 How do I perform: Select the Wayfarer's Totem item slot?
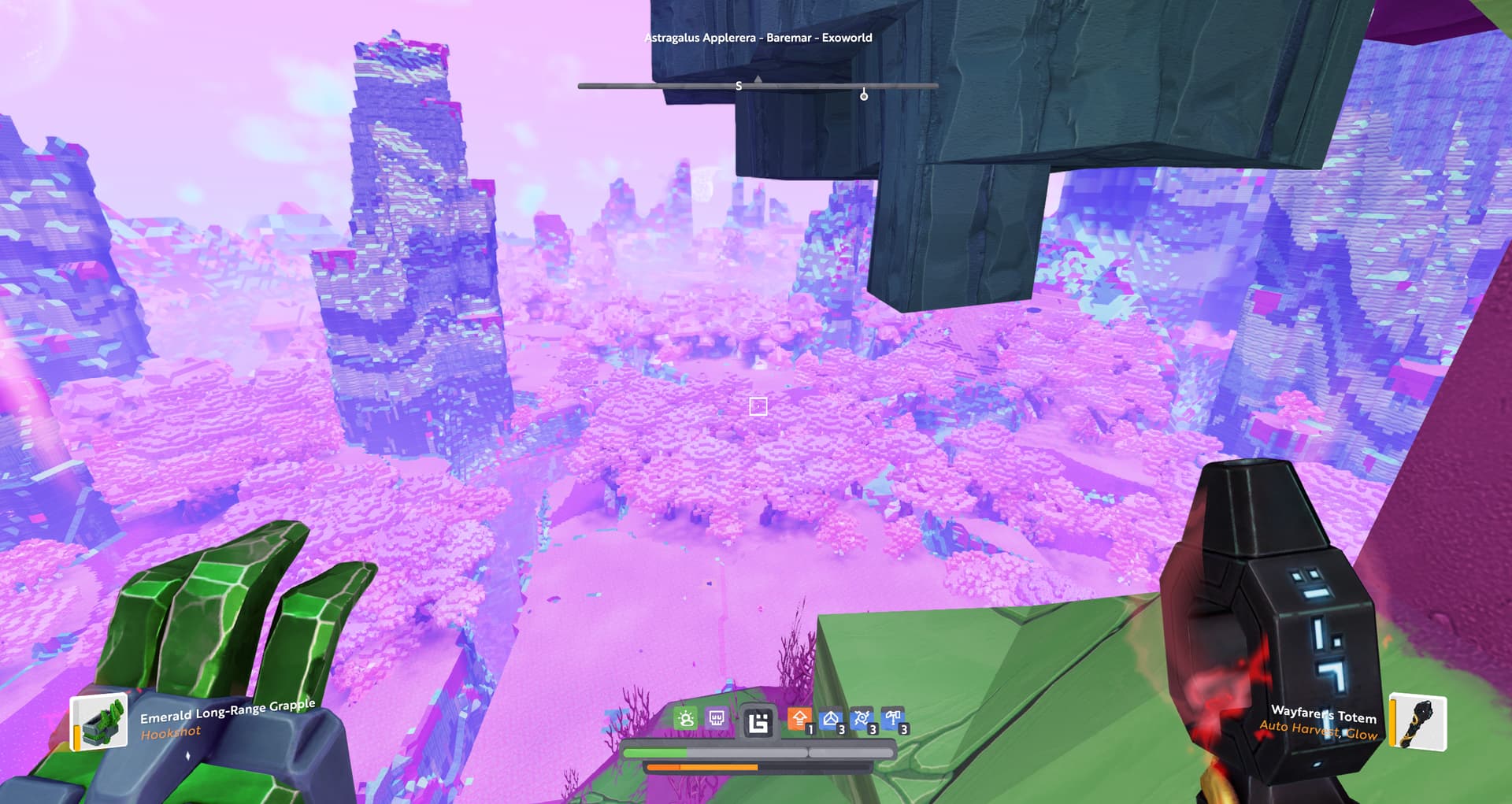[x=1418, y=721]
